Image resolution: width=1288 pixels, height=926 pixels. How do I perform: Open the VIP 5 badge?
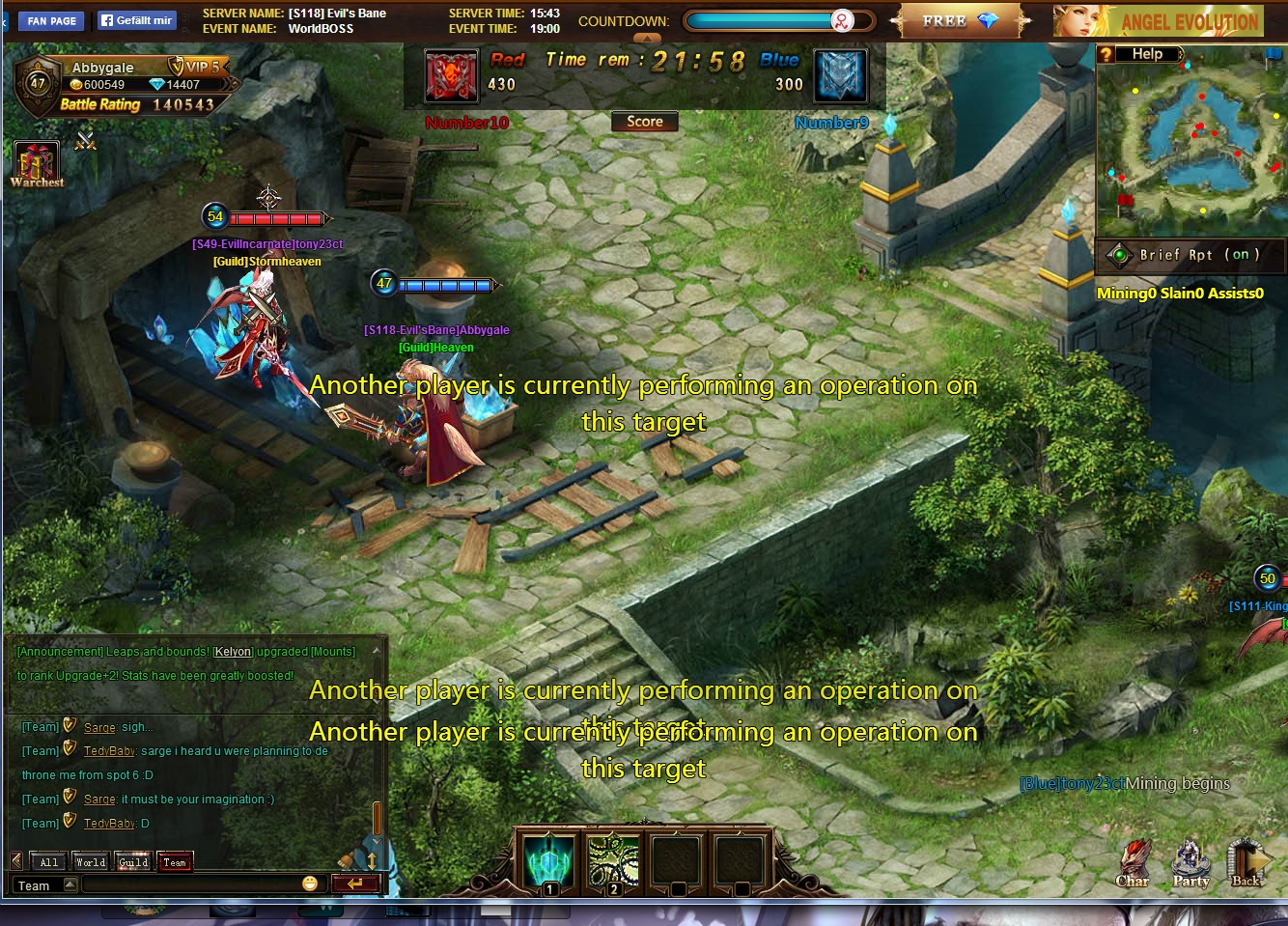196,67
